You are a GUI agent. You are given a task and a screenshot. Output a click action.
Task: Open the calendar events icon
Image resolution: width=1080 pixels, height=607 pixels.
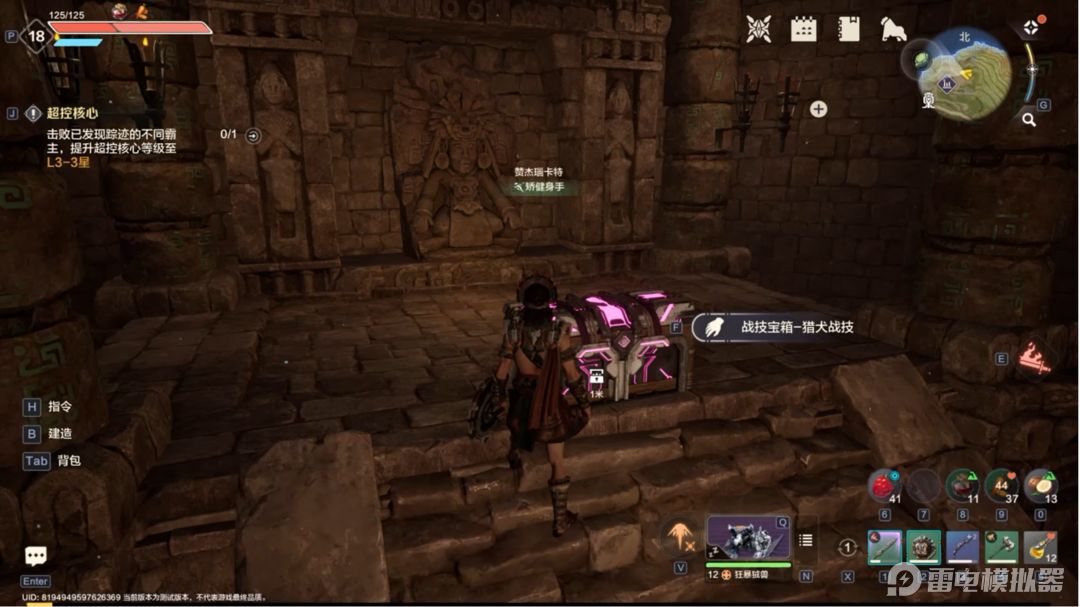point(803,30)
